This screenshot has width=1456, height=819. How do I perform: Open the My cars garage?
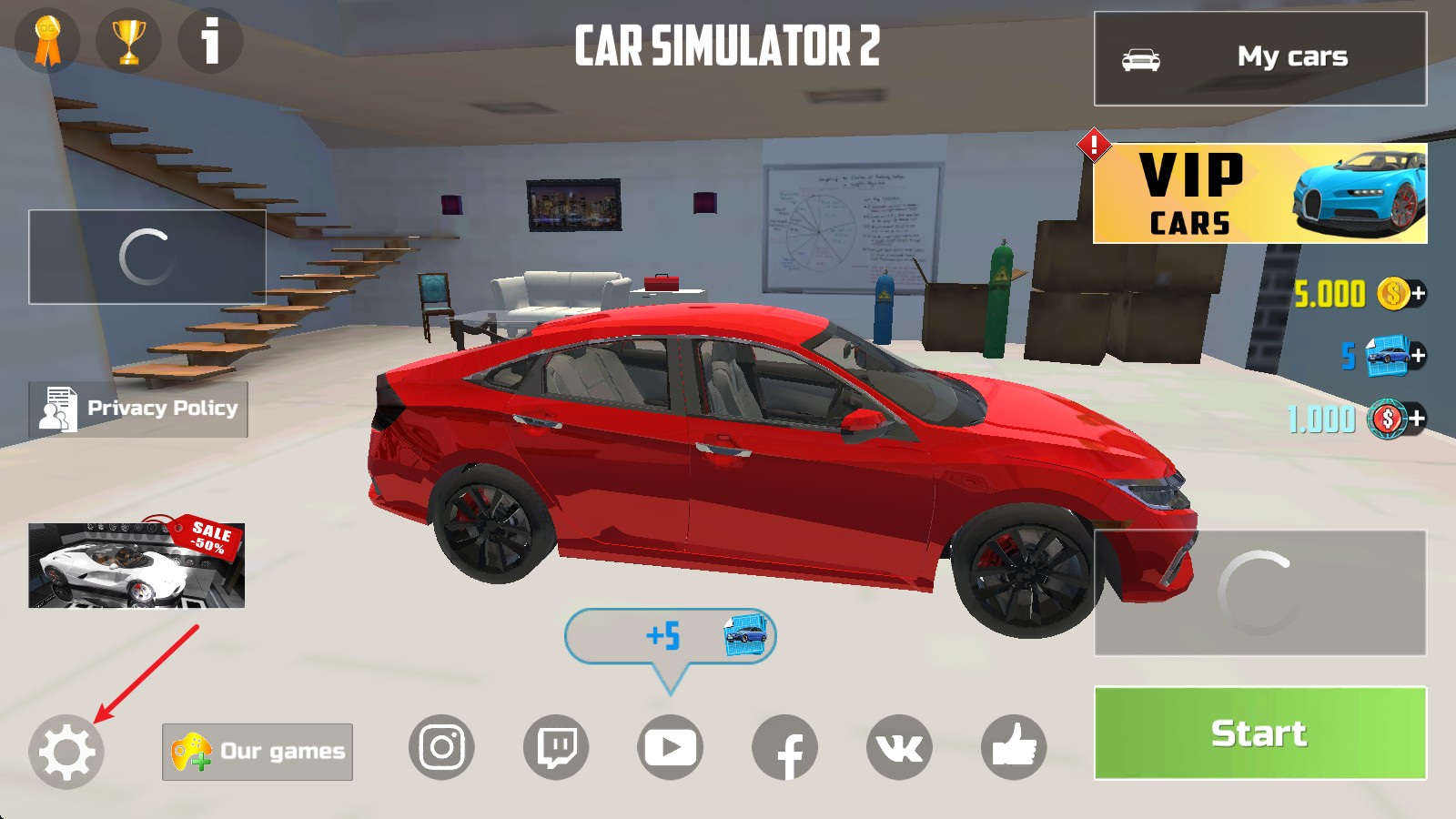(x=1260, y=56)
